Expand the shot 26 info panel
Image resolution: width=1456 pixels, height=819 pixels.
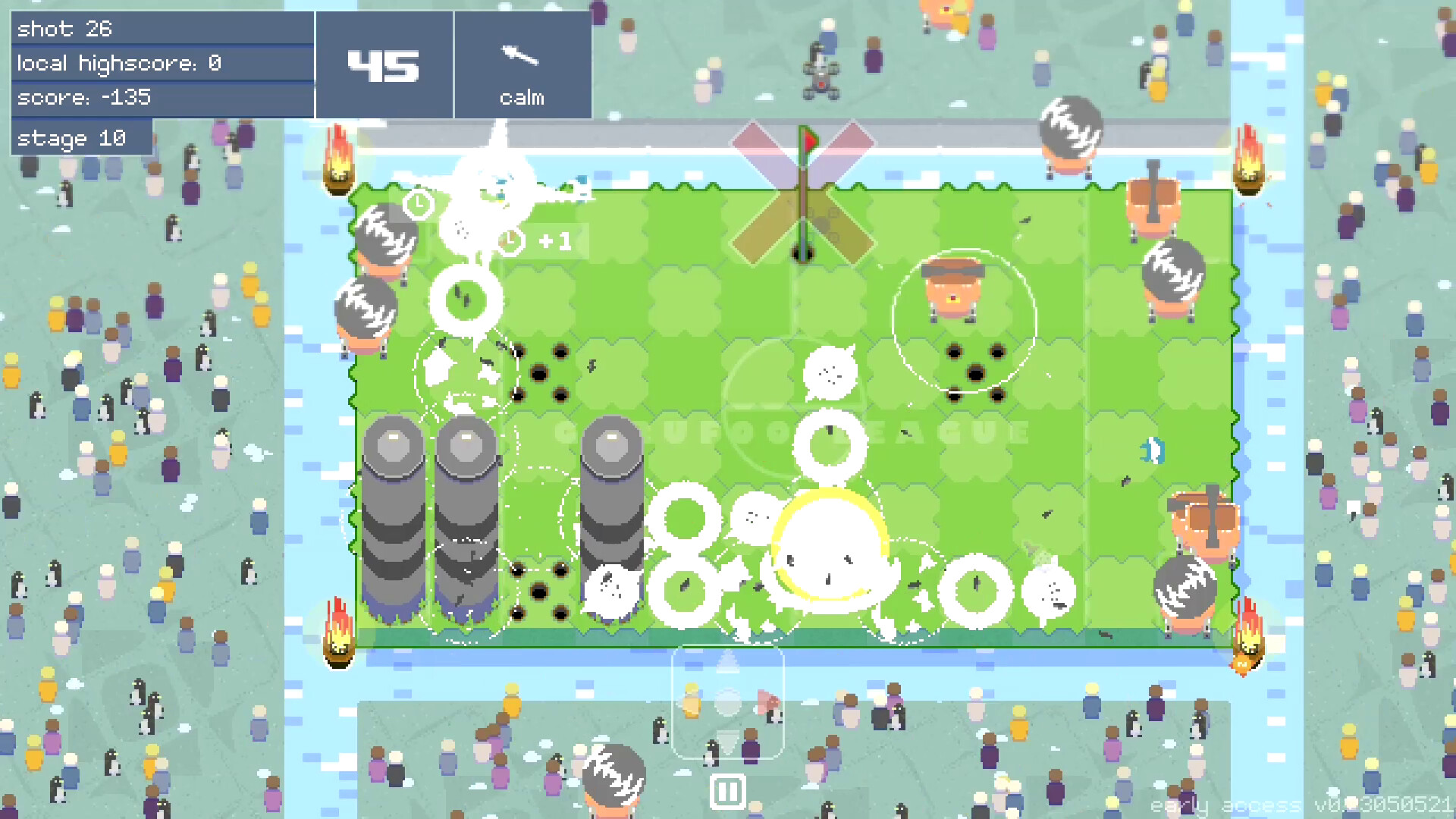pyautogui.click(x=162, y=29)
